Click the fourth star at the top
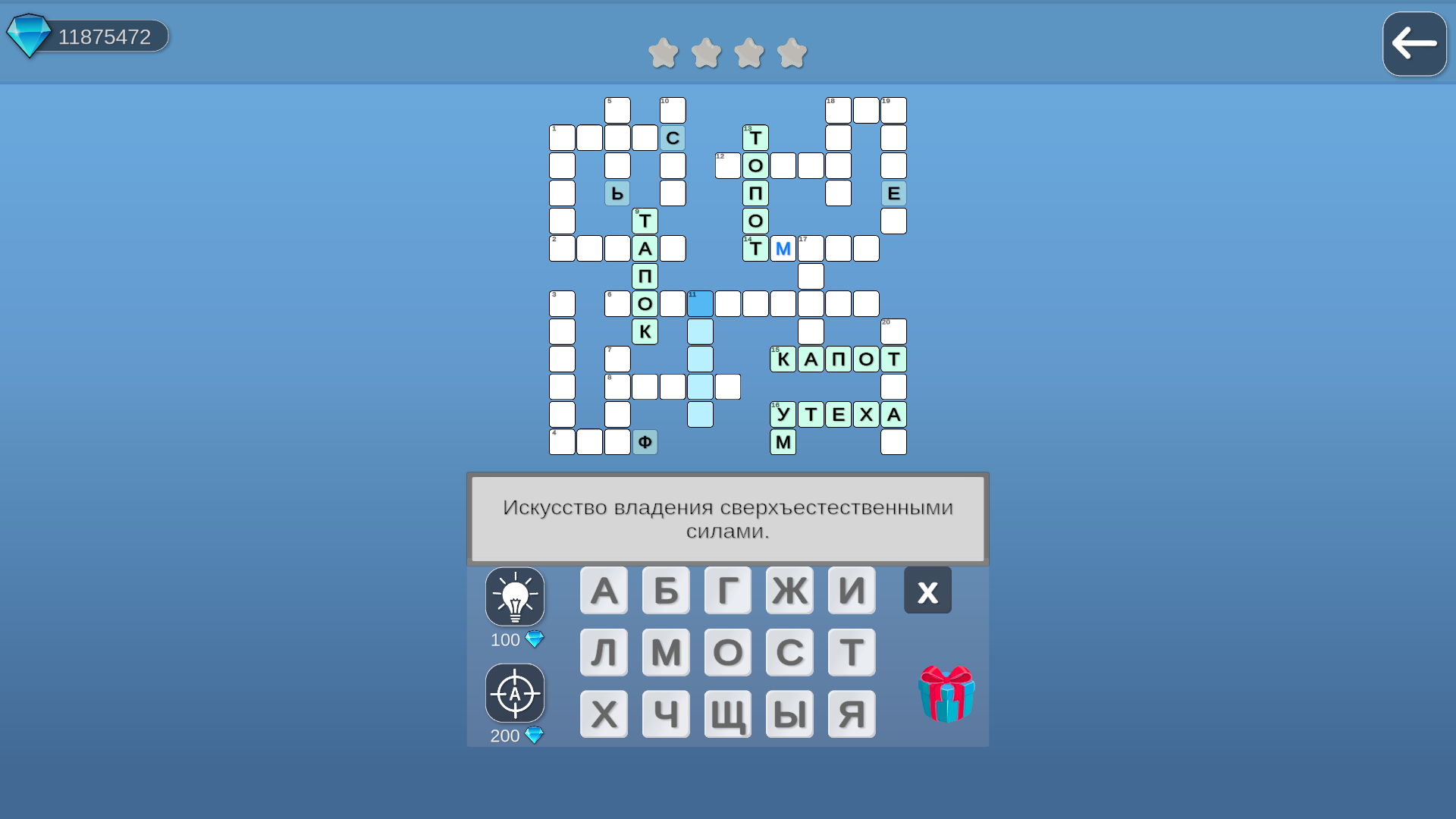Viewport: 1456px width, 819px height. (793, 53)
